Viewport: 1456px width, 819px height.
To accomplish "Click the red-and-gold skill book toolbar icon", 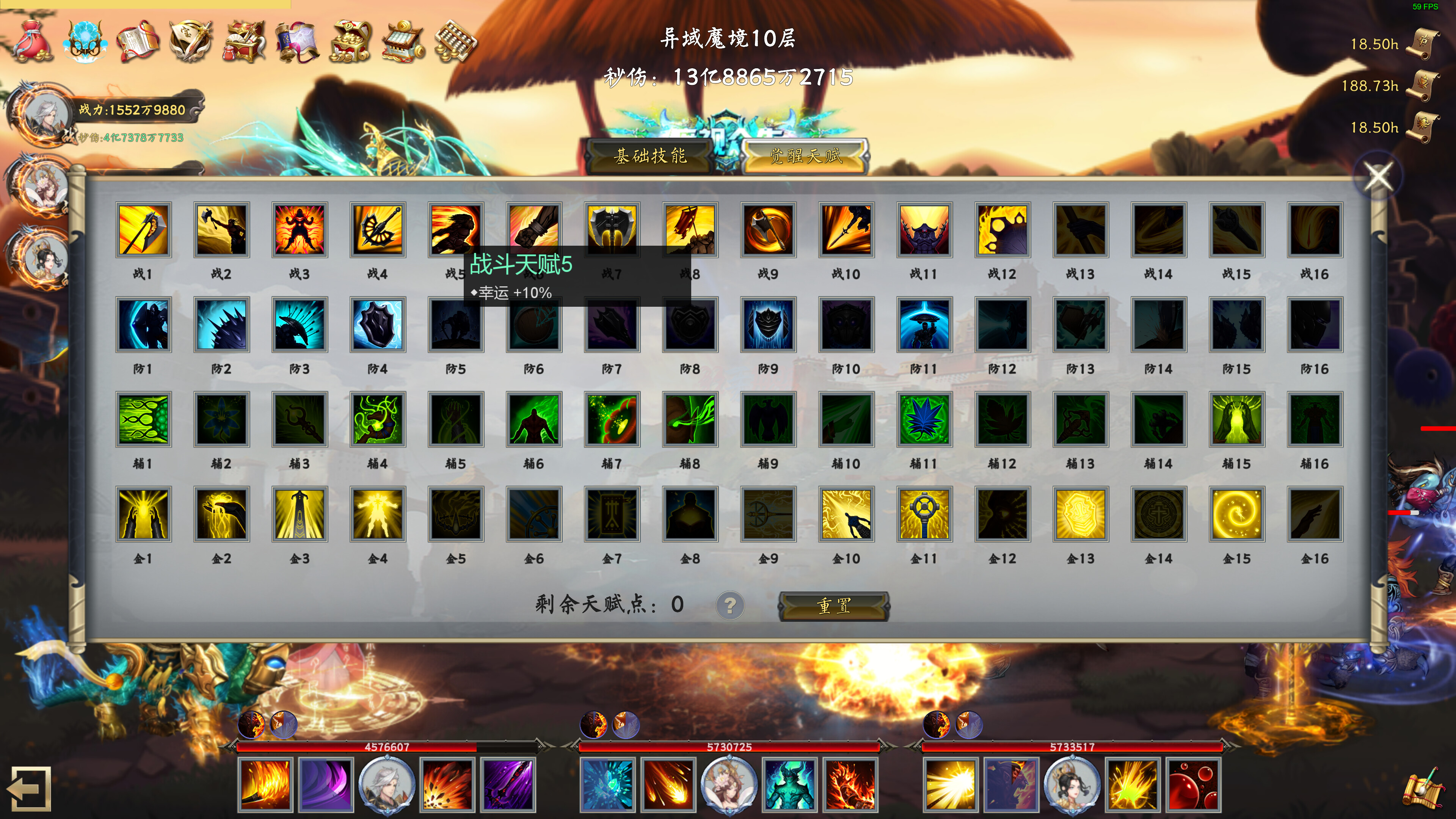I will pyautogui.click(x=139, y=41).
